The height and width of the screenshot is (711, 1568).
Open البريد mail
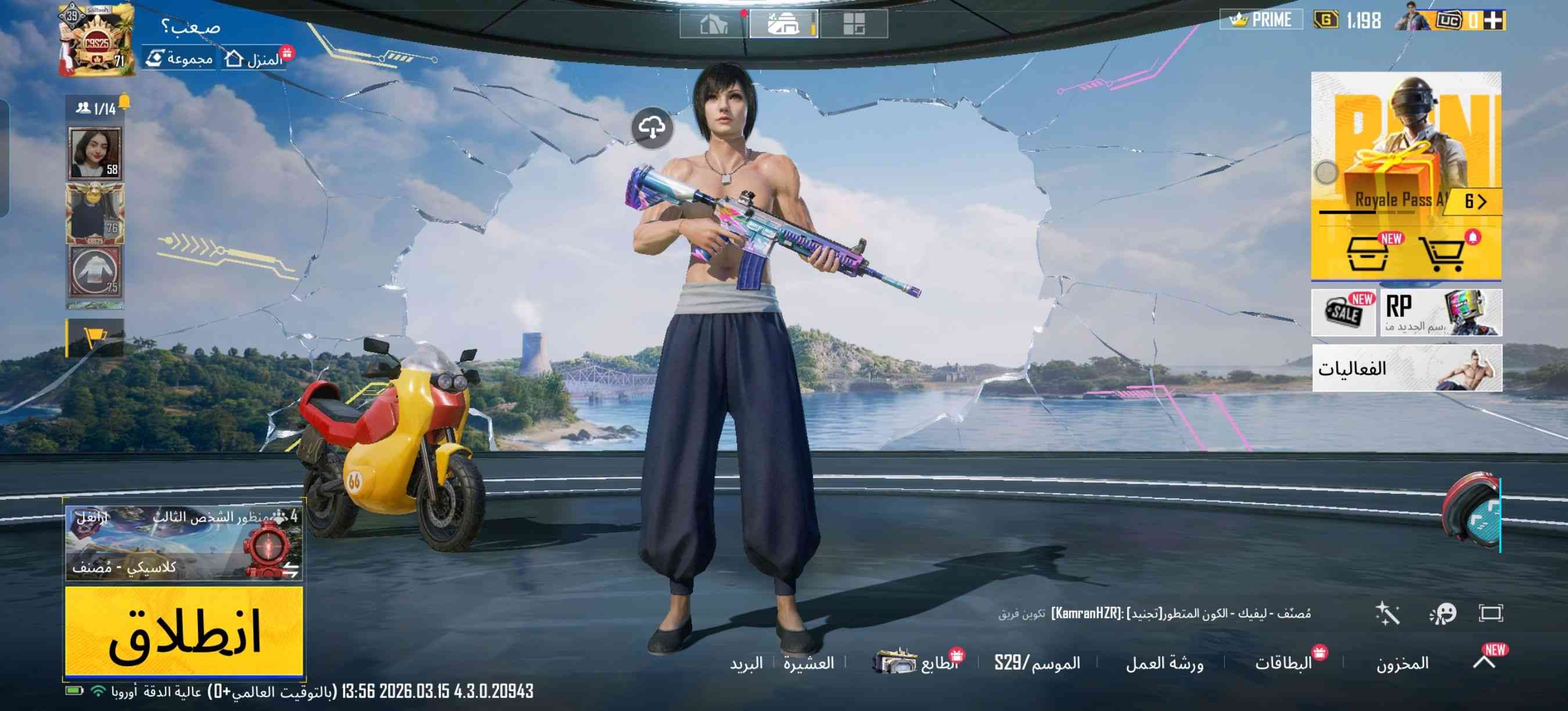click(x=746, y=663)
